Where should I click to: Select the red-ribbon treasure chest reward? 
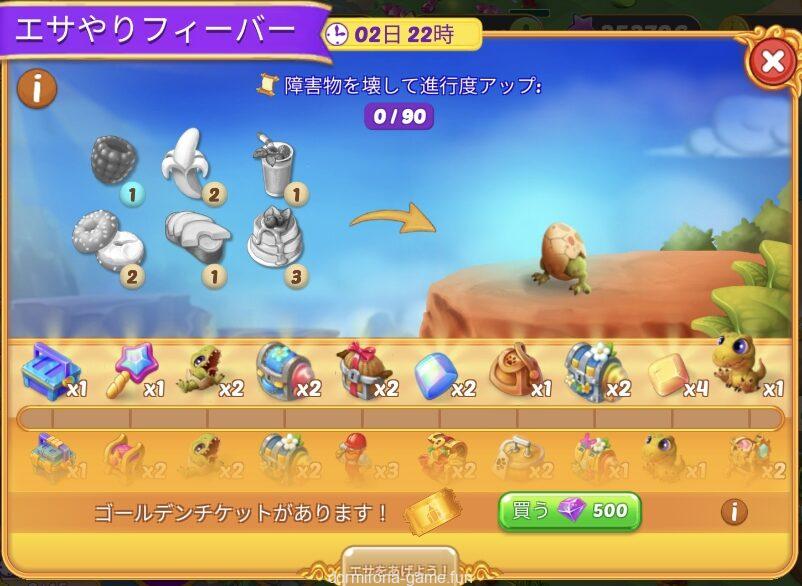360,370
